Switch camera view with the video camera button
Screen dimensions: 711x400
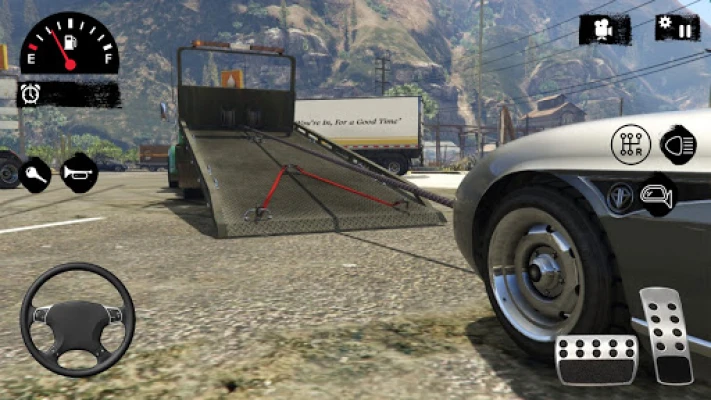click(605, 29)
